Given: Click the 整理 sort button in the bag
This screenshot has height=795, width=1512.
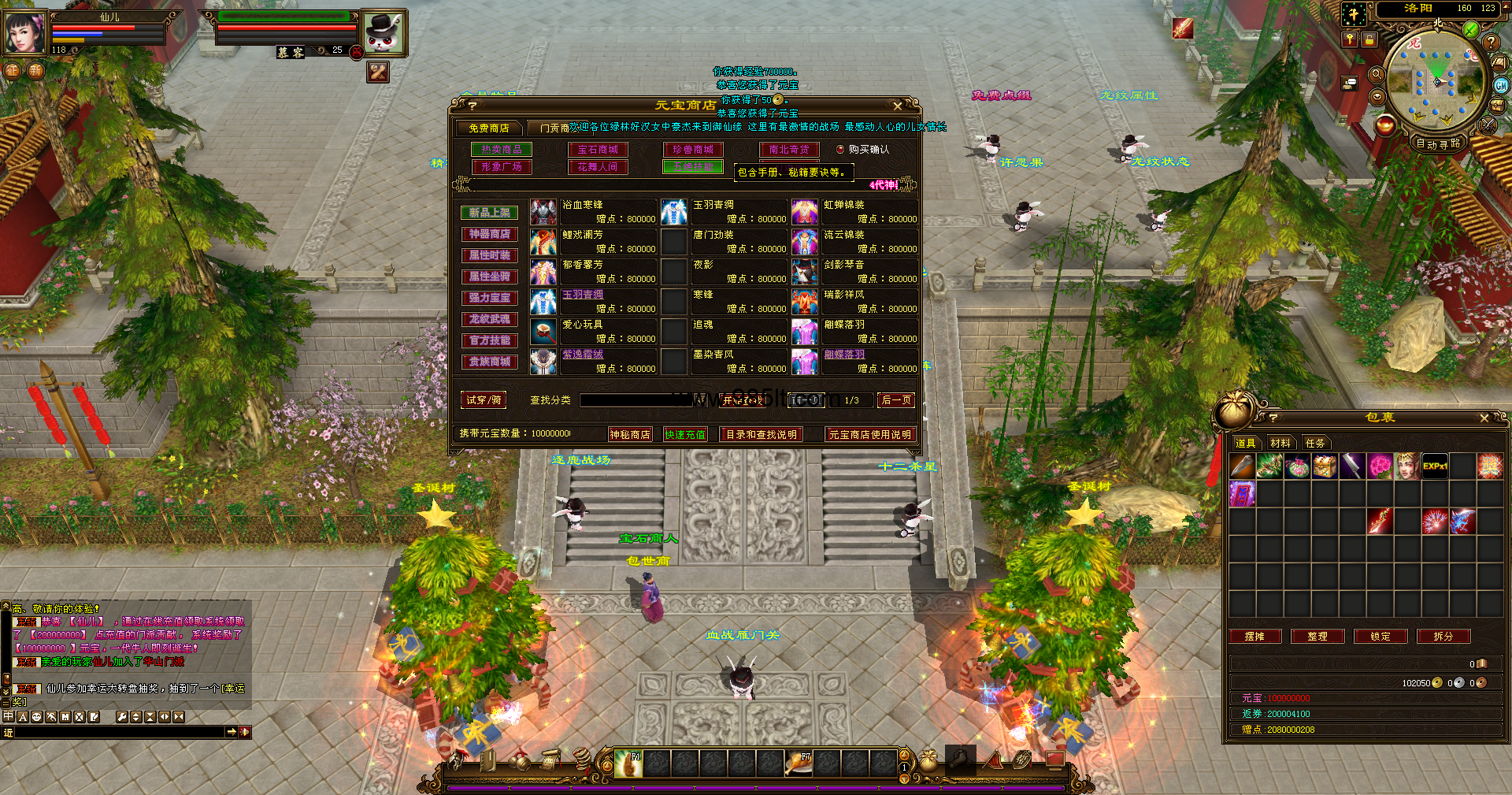Looking at the screenshot, I should coord(1317,636).
